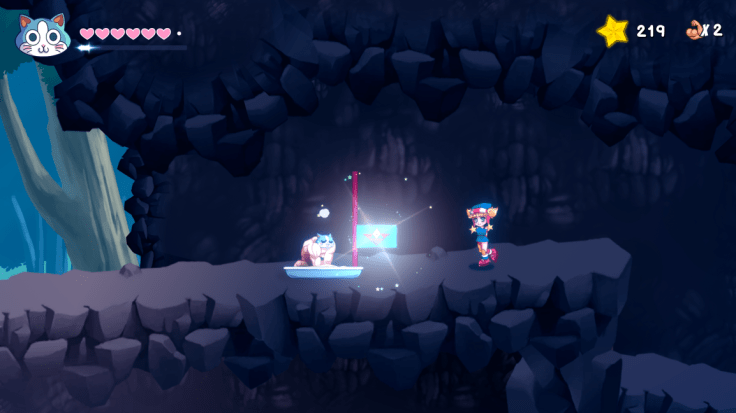Select the yellow star collectible icon
Screen dimensions: 736x413
tap(612, 31)
